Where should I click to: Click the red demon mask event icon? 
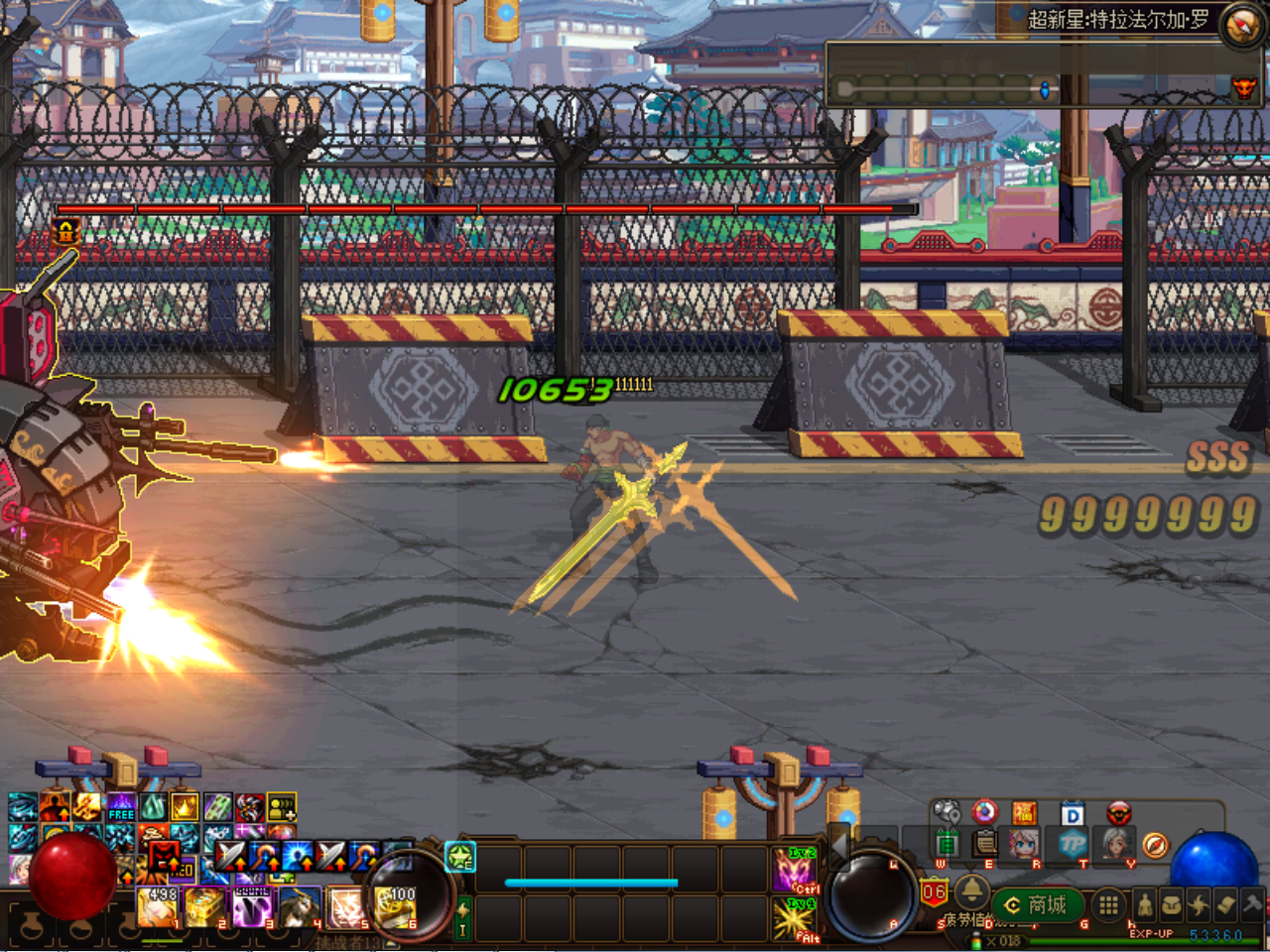click(1119, 813)
